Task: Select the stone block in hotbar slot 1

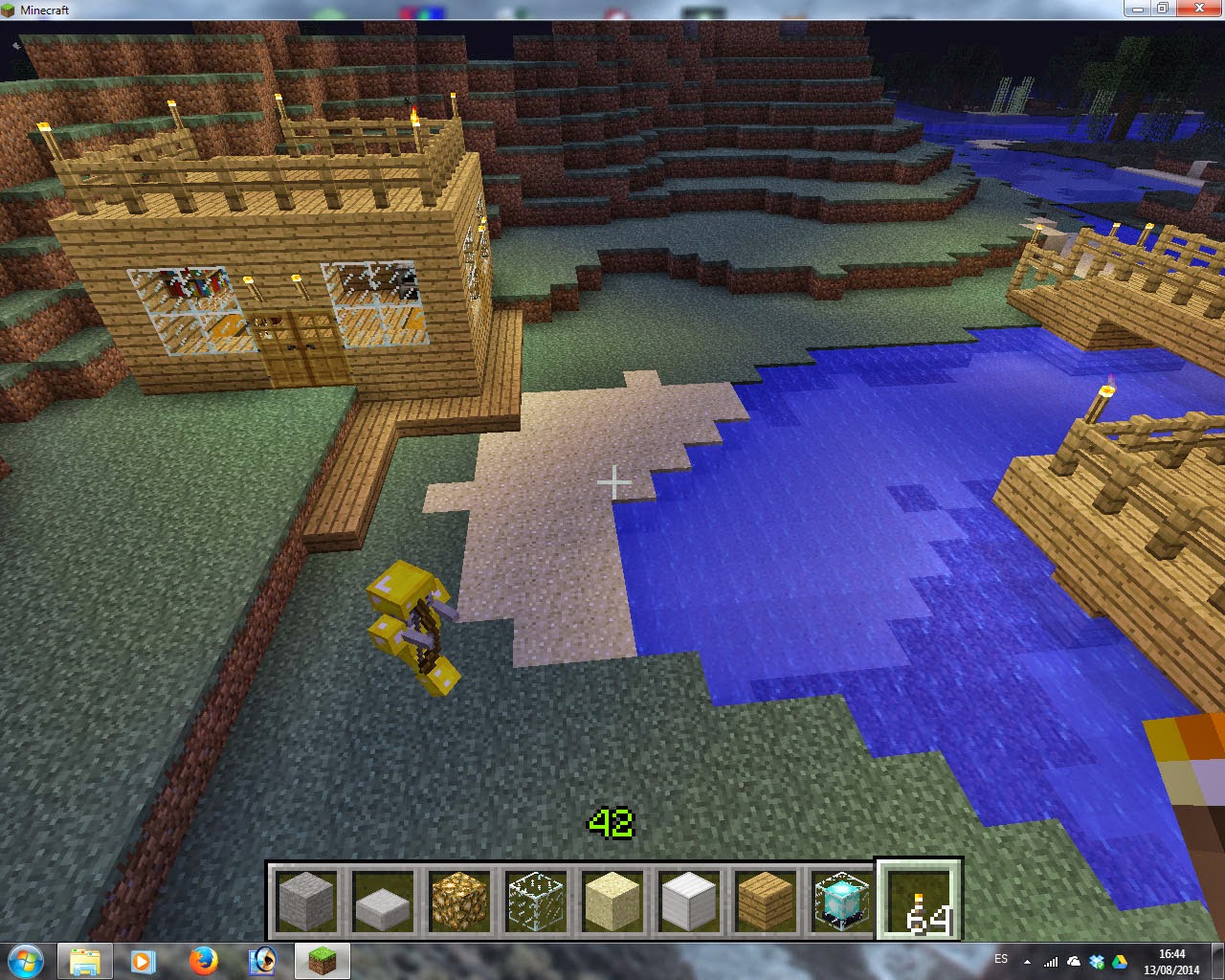Action: coord(307,901)
